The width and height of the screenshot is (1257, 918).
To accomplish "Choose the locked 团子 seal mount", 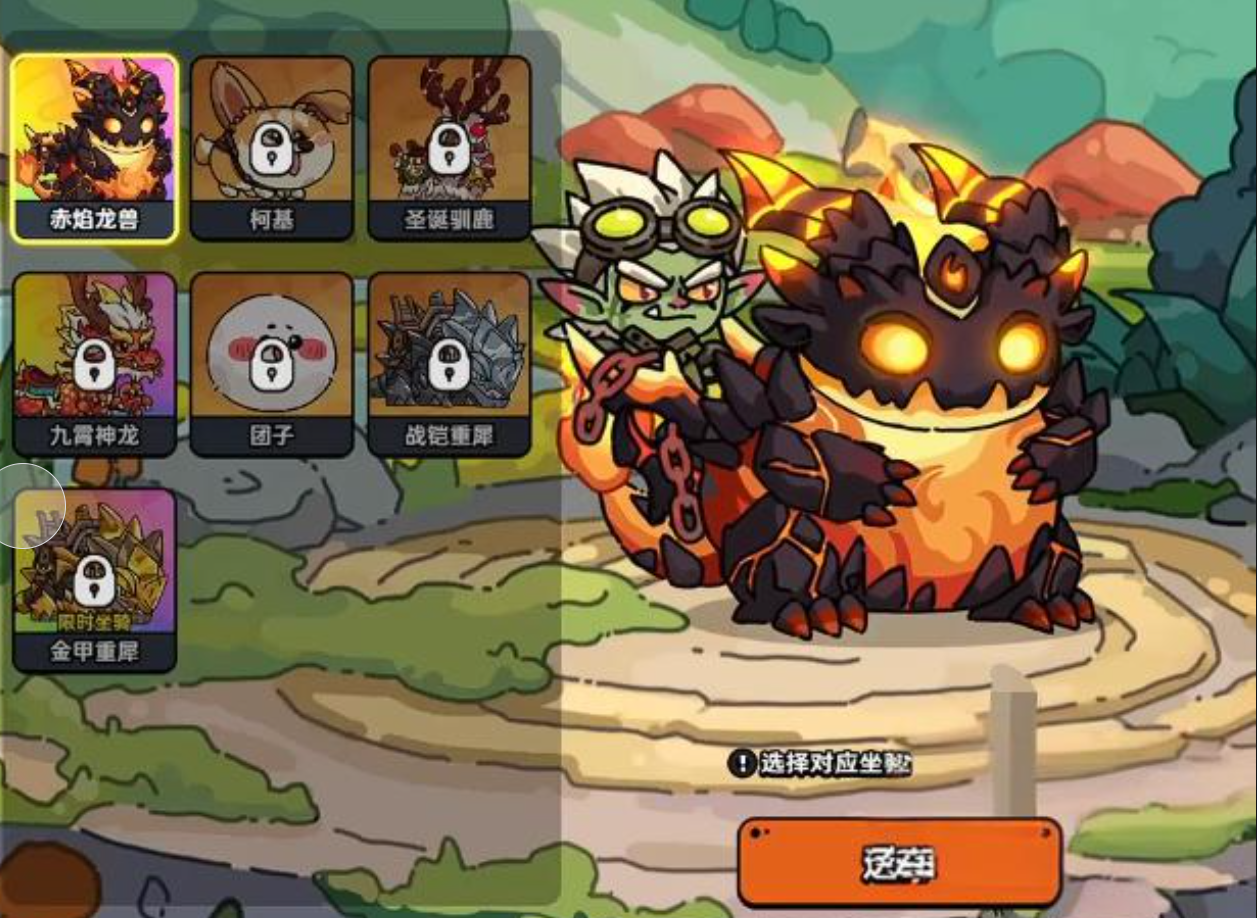I will [271, 364].
